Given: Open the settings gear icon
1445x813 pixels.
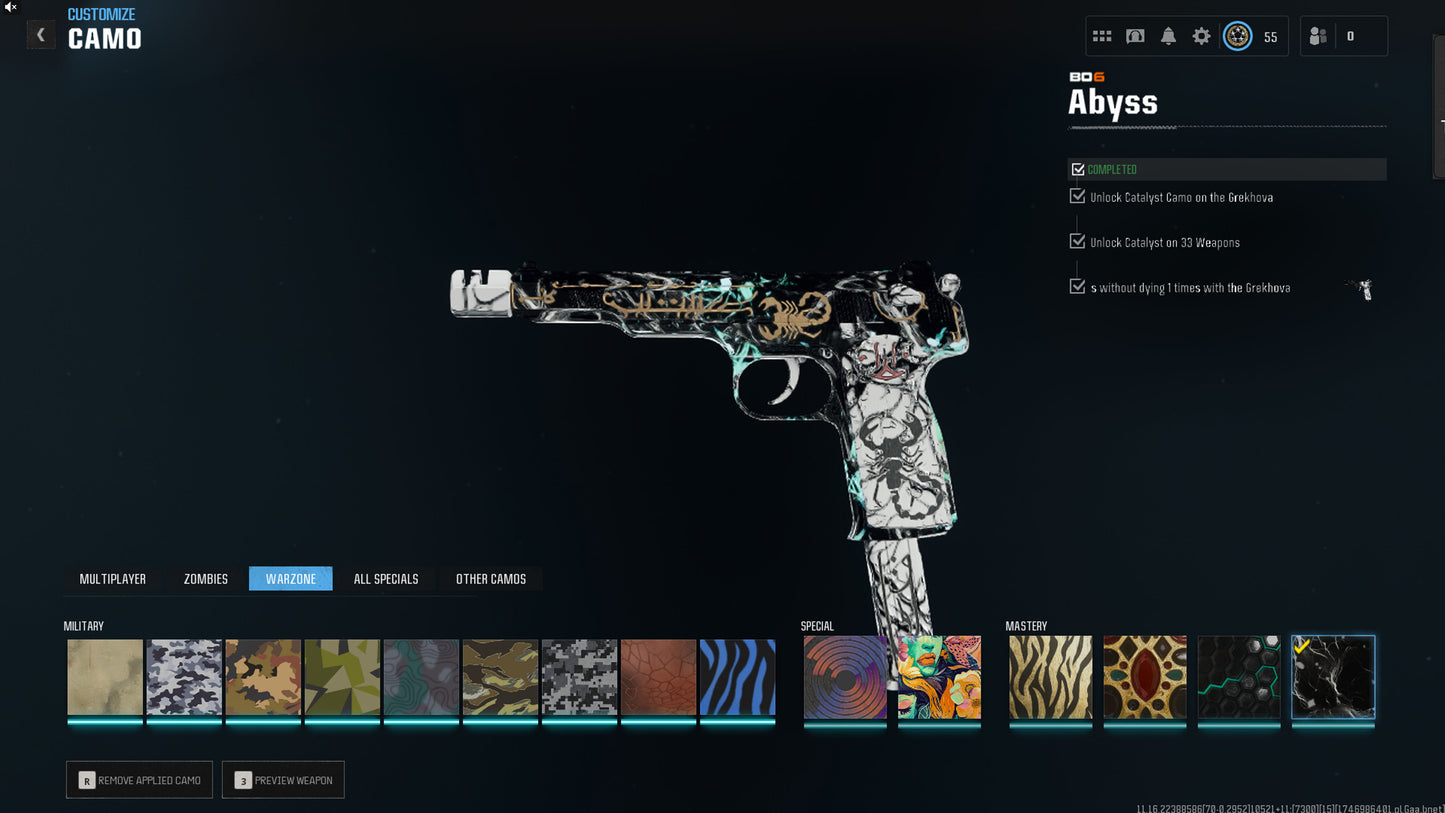Looking at the screenshot, I should 1201,36.
